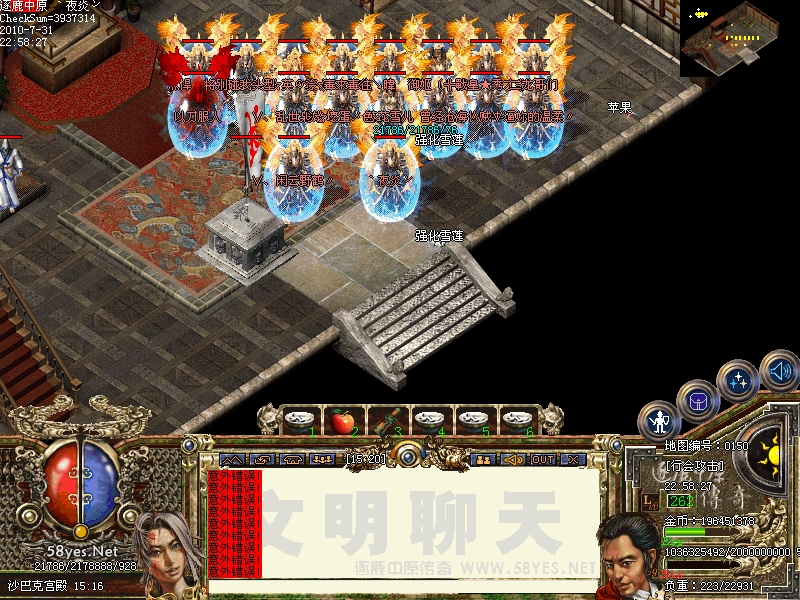Open the skills window with the sparkle button
The width and height of the screenshot is (800, 600).
[x=739, y=381]
